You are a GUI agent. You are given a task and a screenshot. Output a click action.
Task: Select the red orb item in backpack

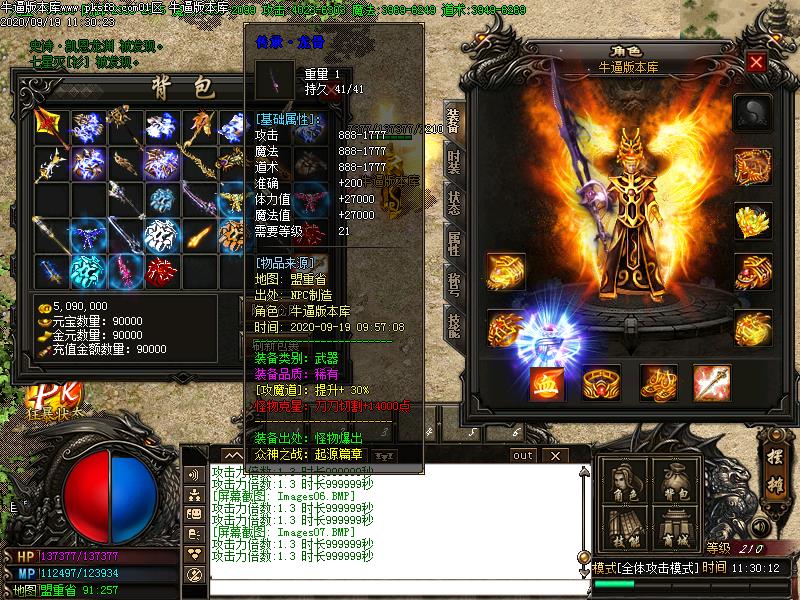coord(160,270)
